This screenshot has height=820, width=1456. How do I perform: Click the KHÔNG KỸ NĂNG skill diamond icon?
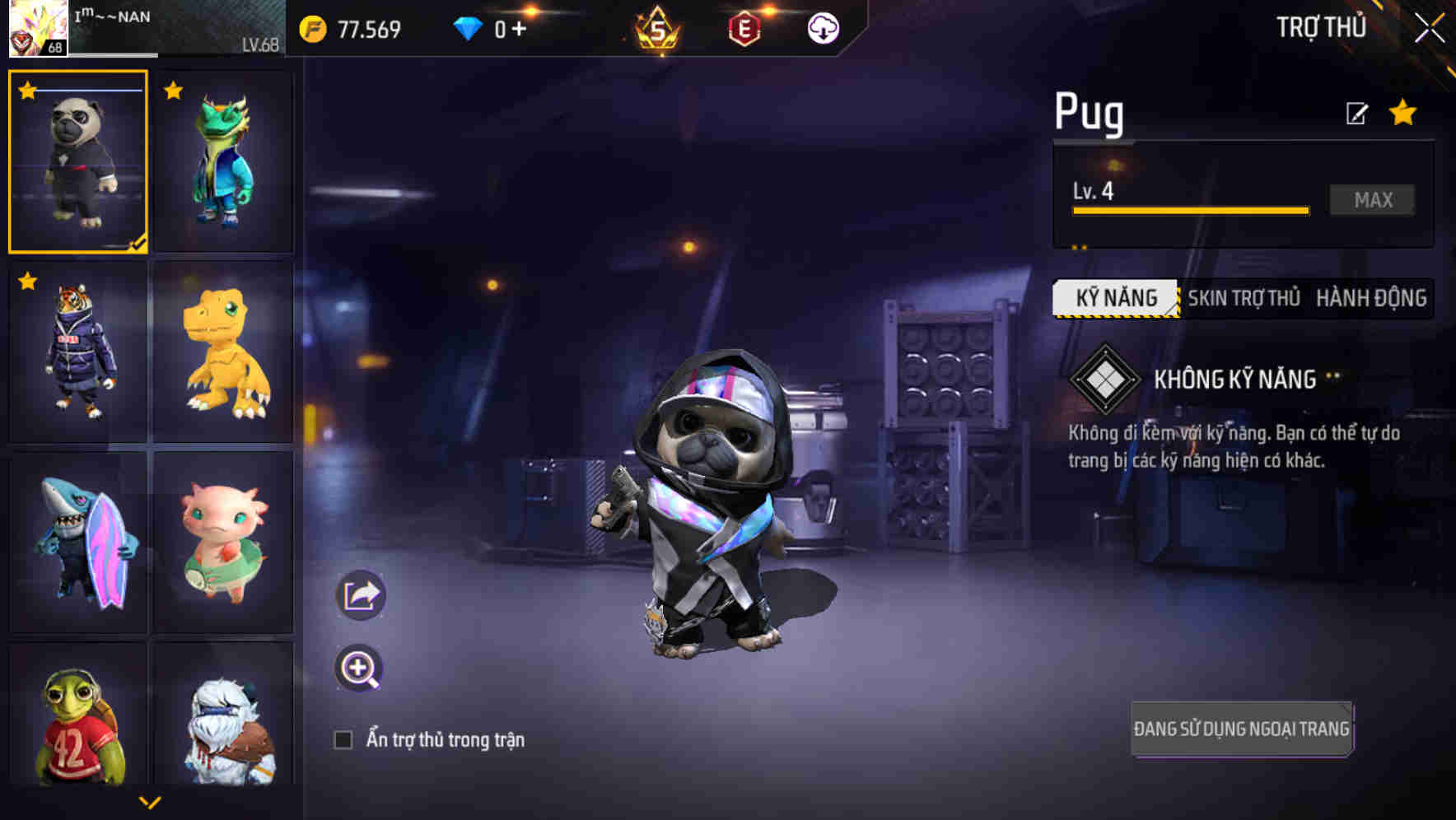tap(1107, 380)
